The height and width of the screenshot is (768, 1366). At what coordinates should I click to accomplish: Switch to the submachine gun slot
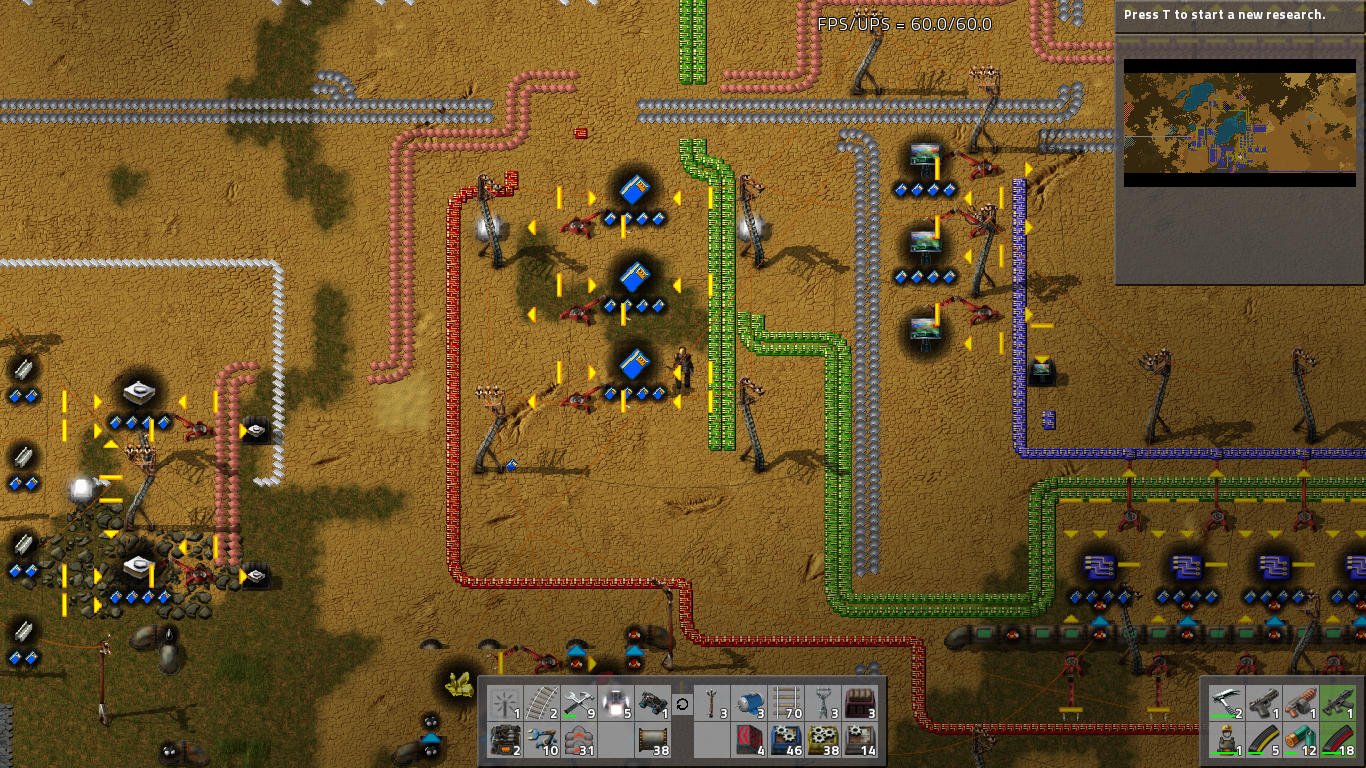tap(1338, 702)
